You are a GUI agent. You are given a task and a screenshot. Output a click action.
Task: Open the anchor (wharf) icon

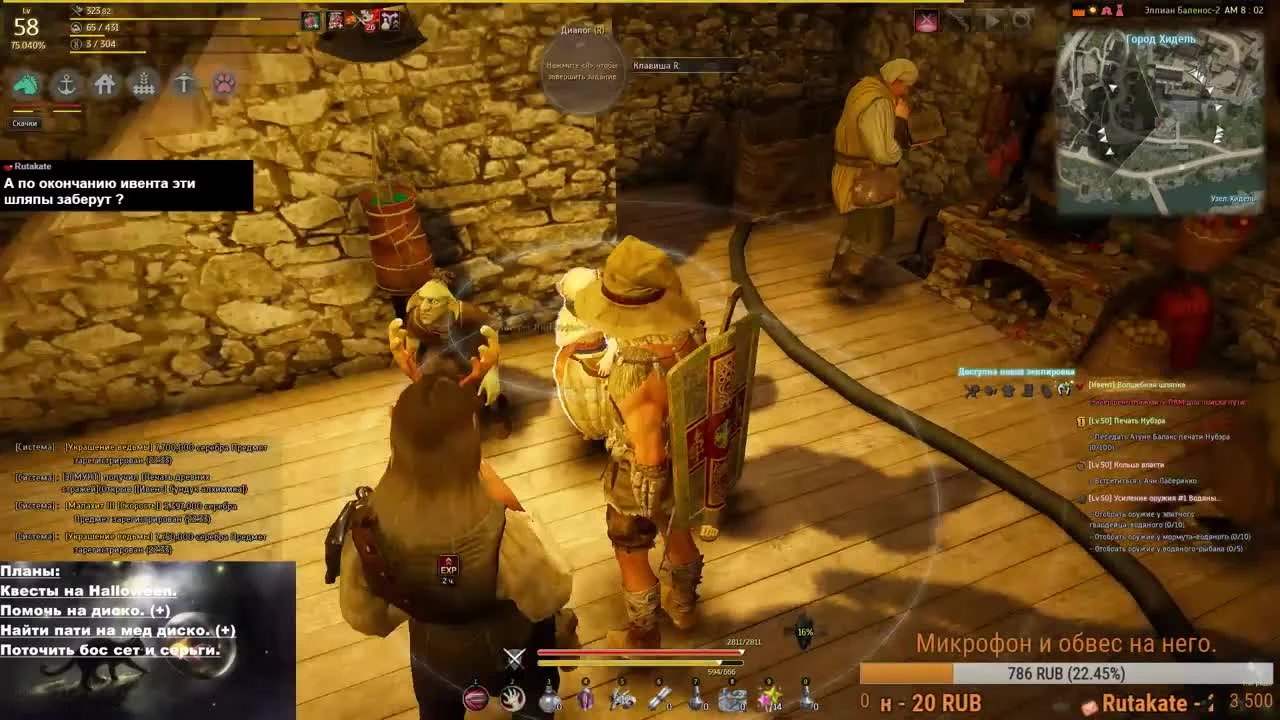coord(66,85)
